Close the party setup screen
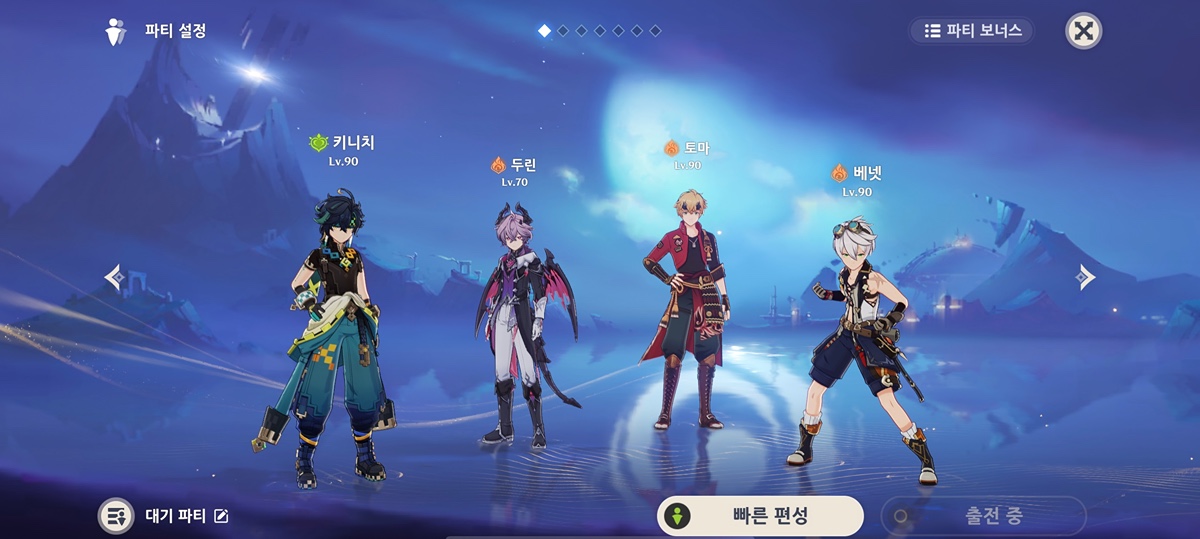Viewport: 1200px width, 539px height. pyautogui.click(x=1083, y=30)
